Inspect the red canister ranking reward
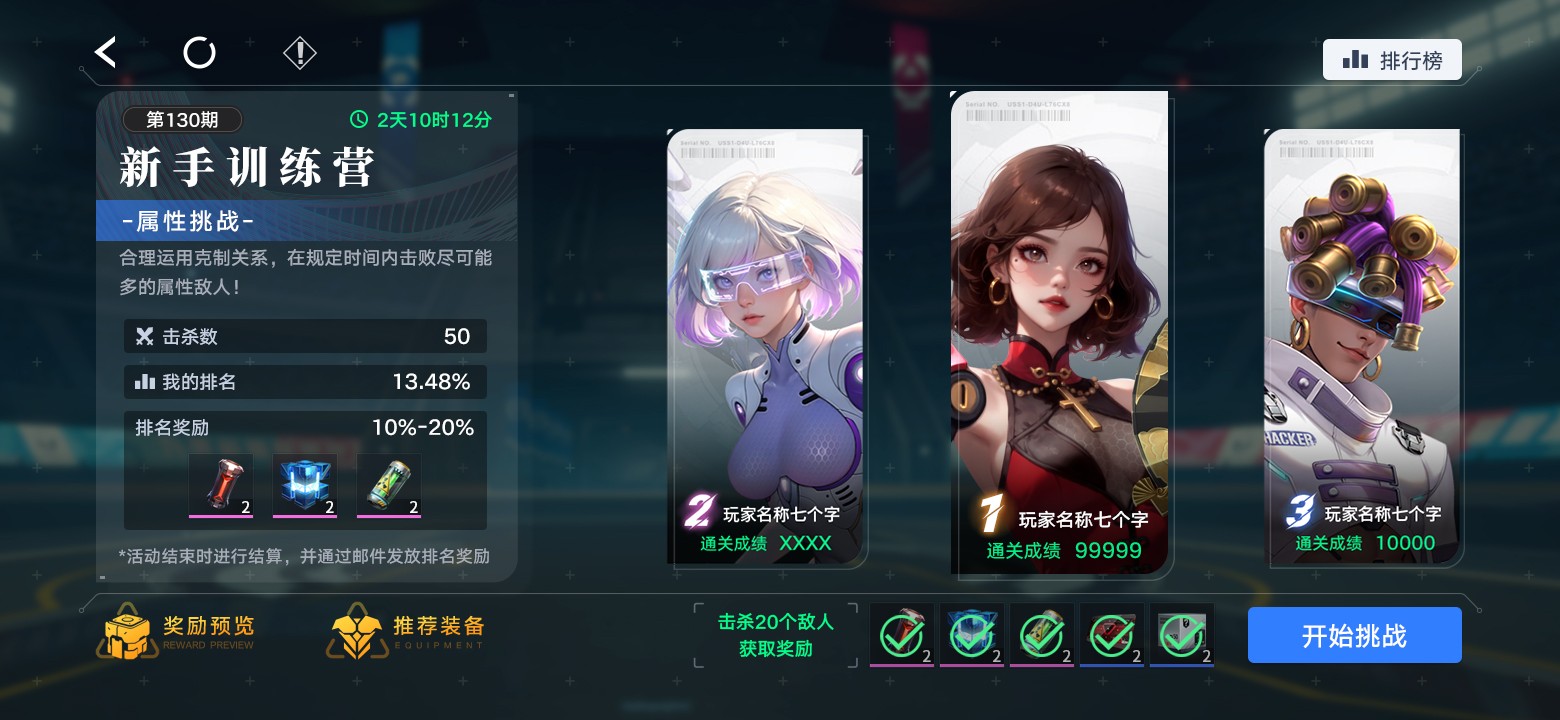Image resolution: width=1560 pixels, height=720 pixels. (x=221, y=485)
